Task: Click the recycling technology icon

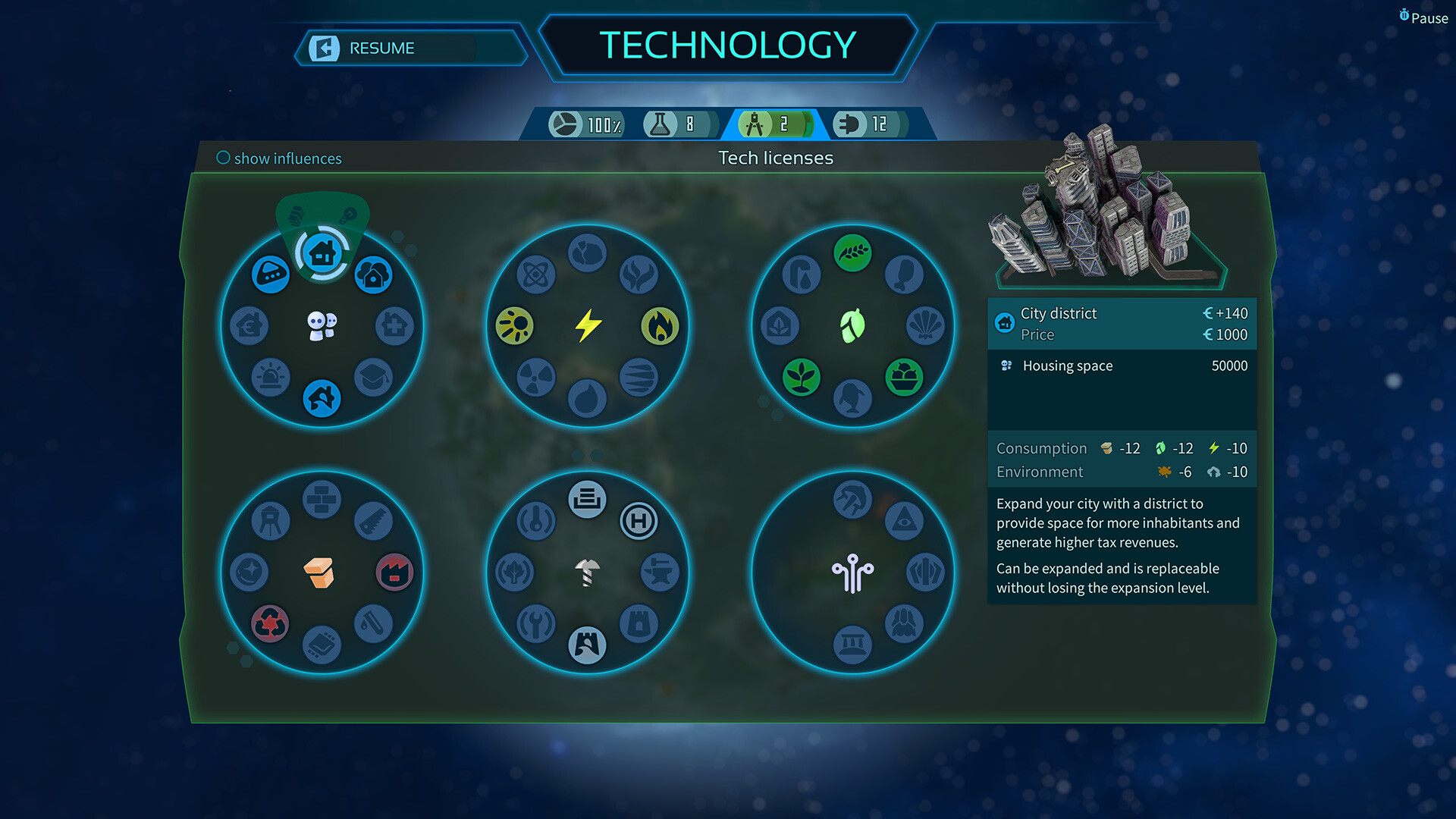Action: [x=270, y=623]
